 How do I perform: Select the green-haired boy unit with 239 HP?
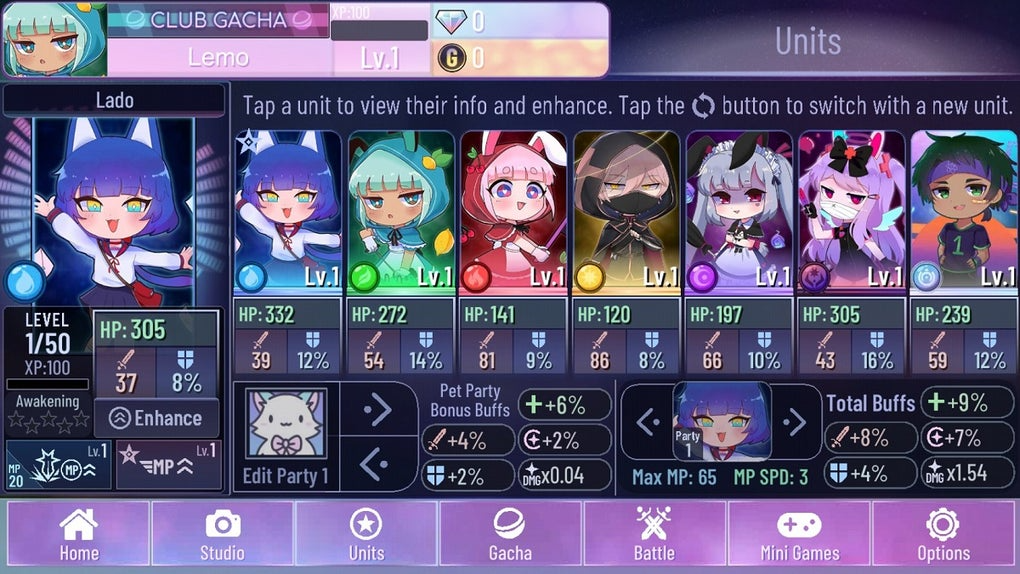pos(964,212)
